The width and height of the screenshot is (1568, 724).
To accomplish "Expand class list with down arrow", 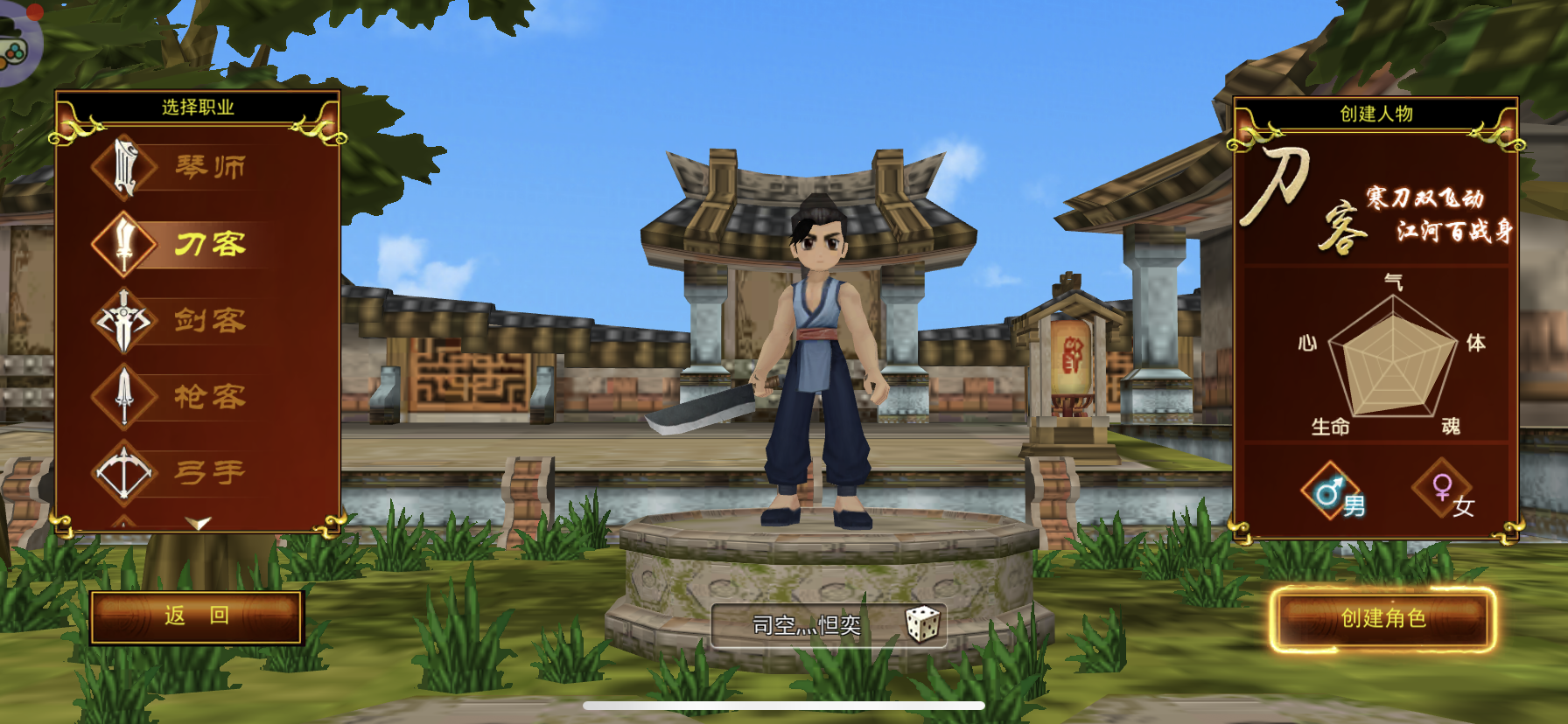I will click(x=199, y=522).
